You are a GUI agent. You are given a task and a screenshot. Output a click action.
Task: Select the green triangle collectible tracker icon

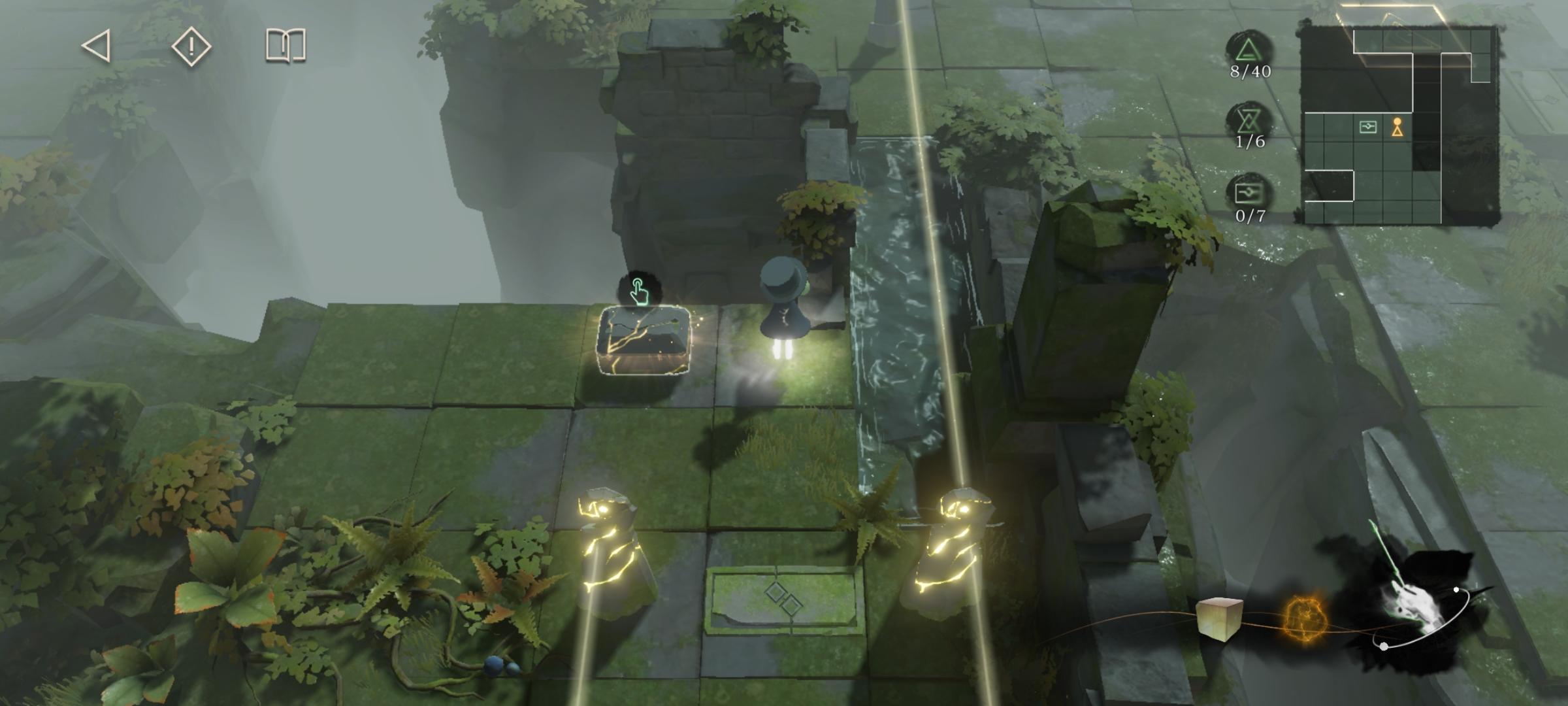(1249, 51)
